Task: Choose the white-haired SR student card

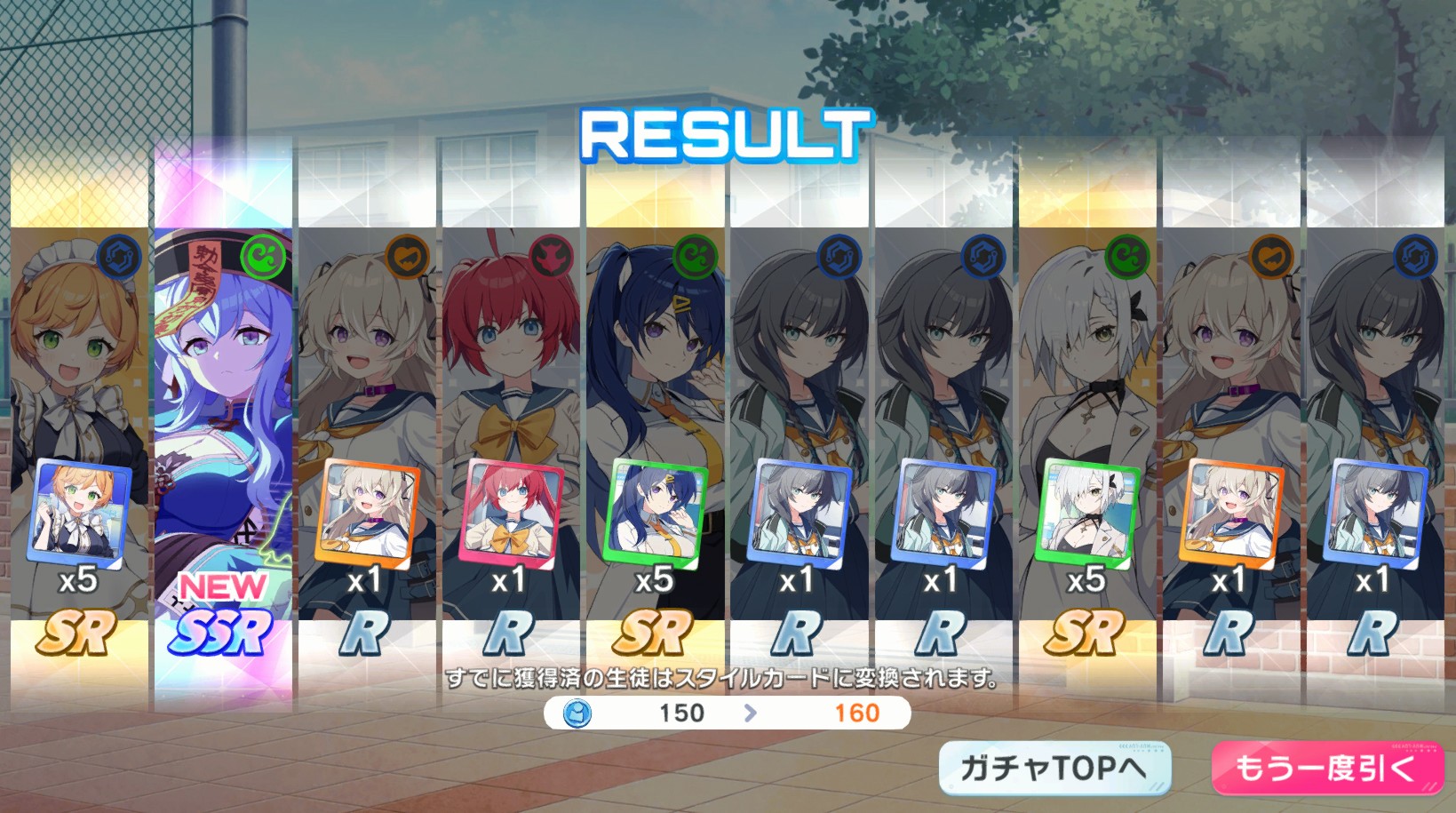Action: click(1087, 426)
